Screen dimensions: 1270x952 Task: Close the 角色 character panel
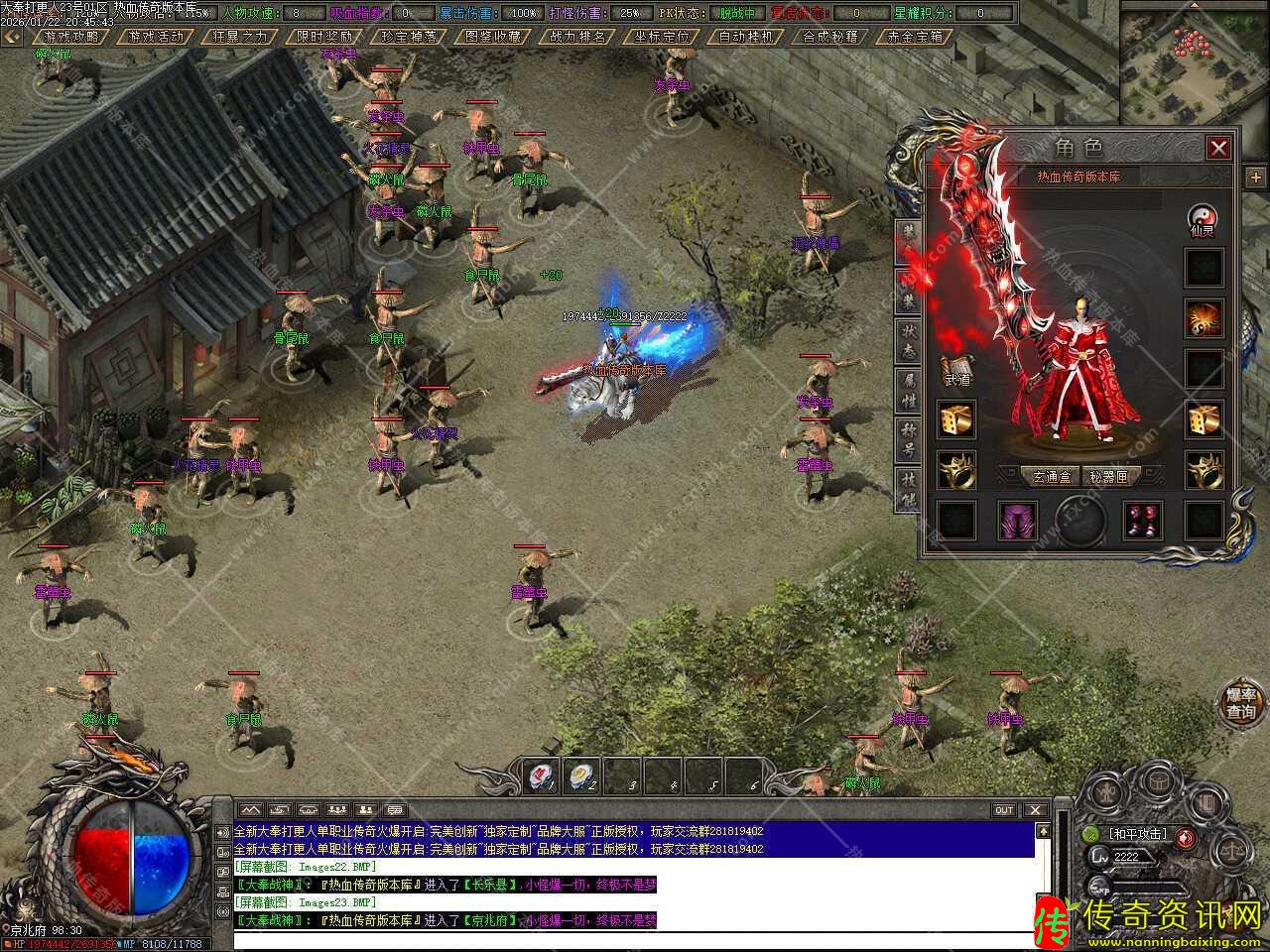coord(1218,149)
